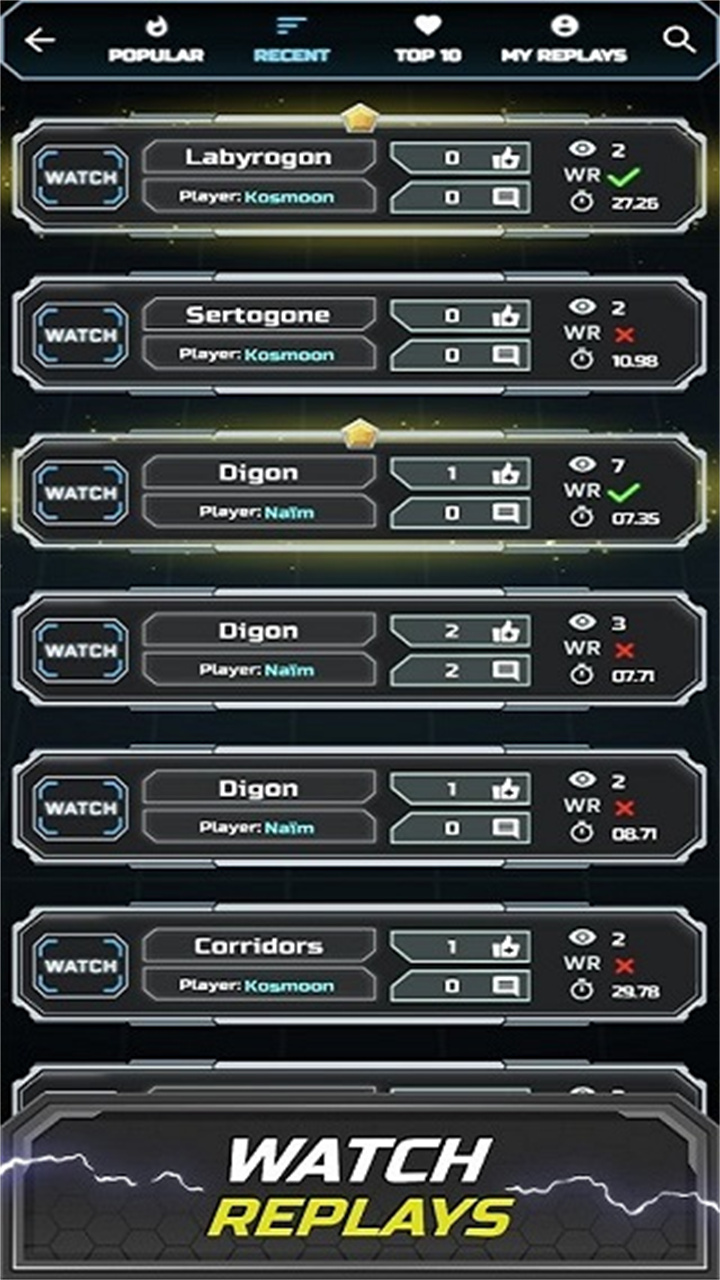Like the Sertogone replay
This screenshot has height=1280, width=720.
506,315
